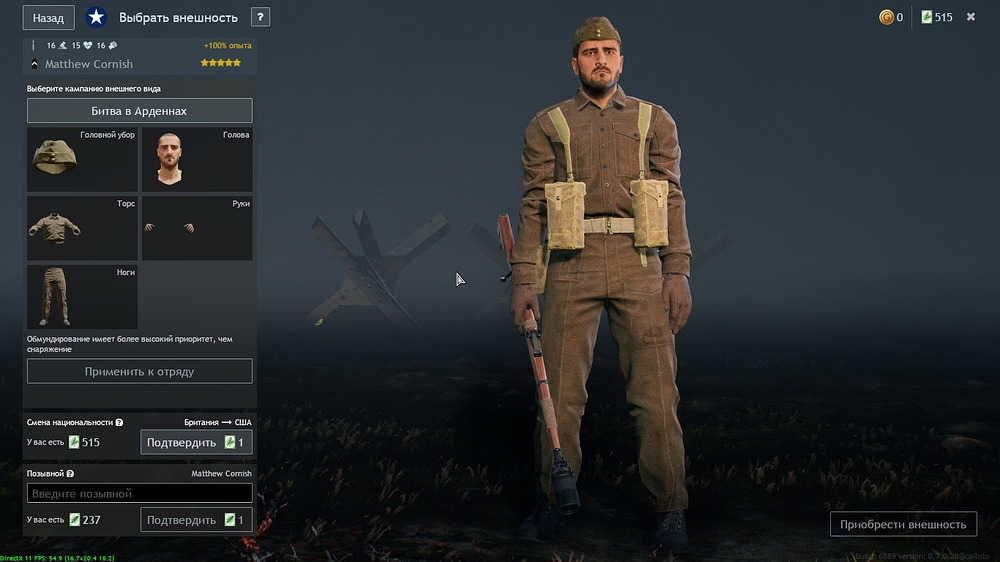Confirm the nationality change to США
1000x562 pixels.
(x=195, y=442)
